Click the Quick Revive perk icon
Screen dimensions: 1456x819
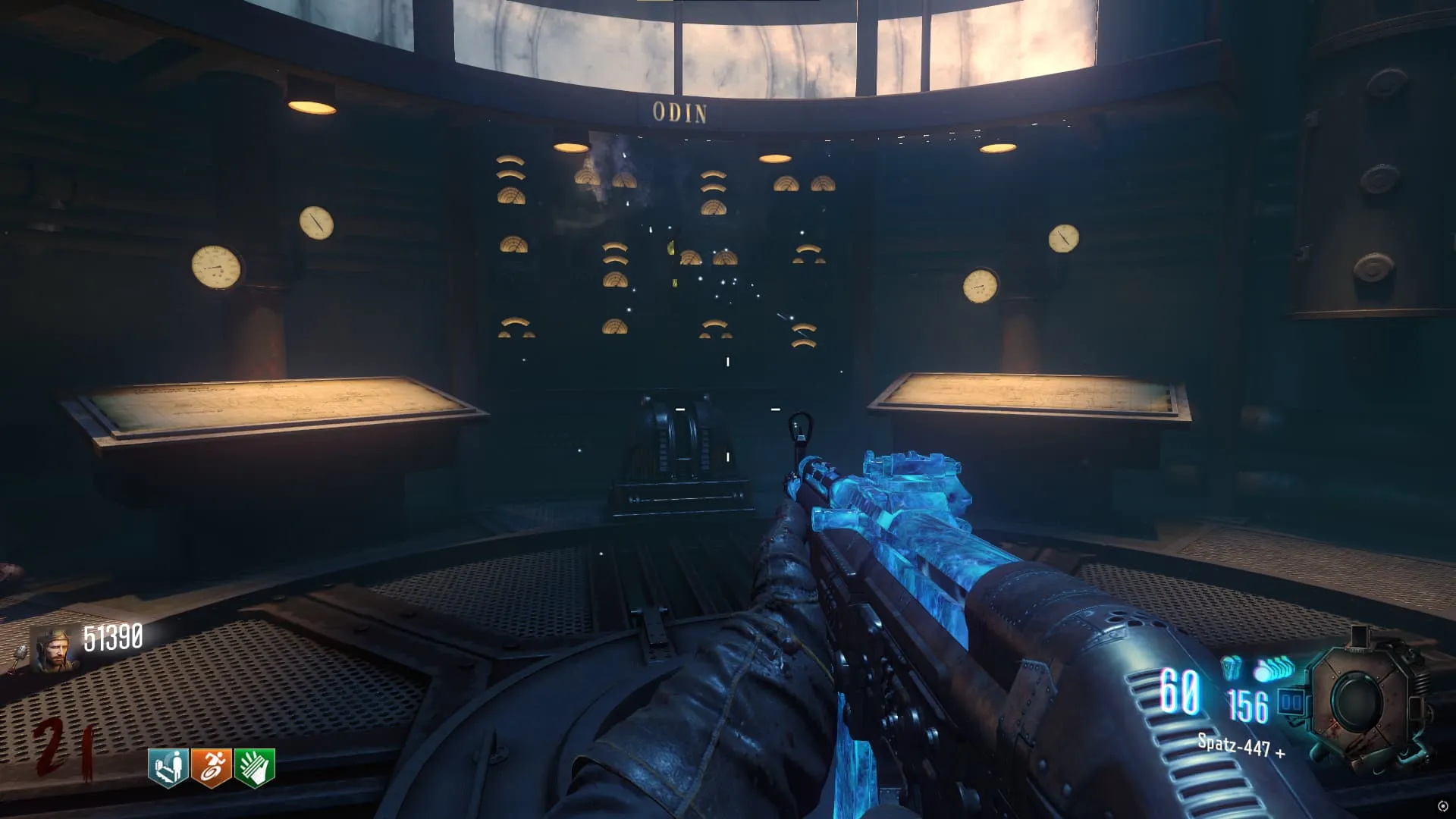(168, 767)
